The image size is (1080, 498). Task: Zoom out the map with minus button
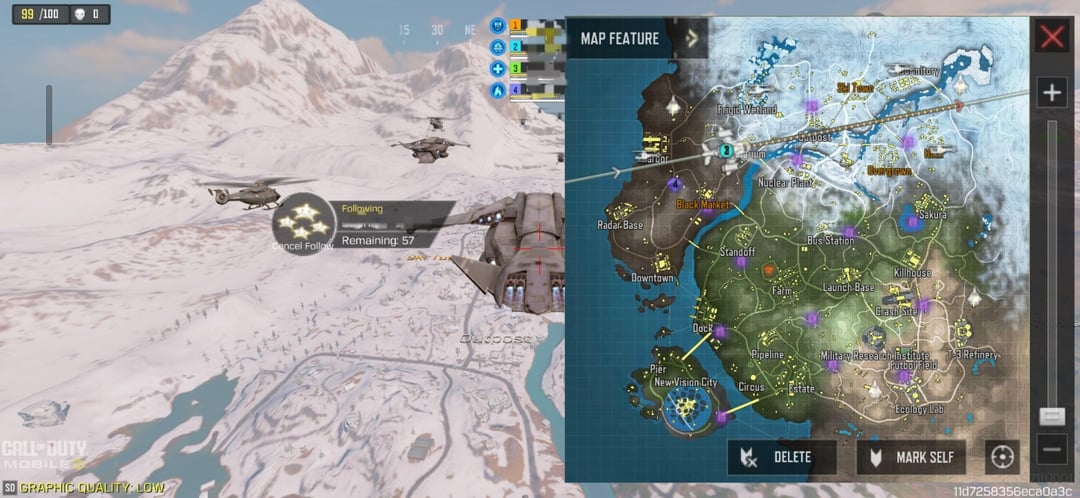pos(1051,447)
